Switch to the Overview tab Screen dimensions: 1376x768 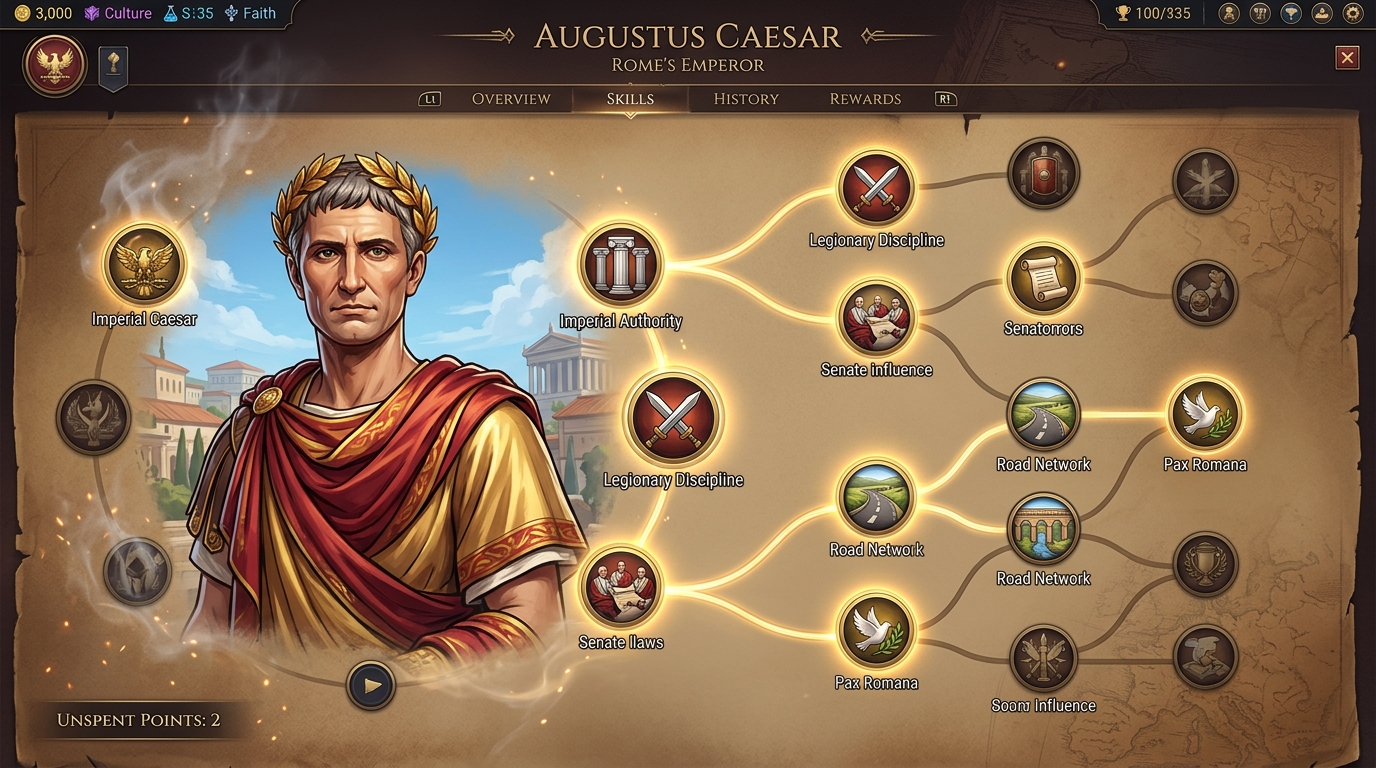point(510,99)
